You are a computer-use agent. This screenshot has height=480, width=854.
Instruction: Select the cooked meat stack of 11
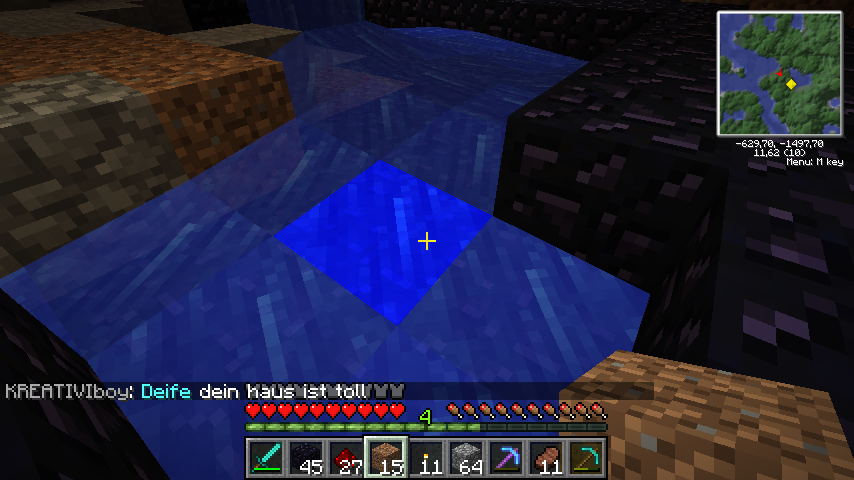[x=546, y=458]
